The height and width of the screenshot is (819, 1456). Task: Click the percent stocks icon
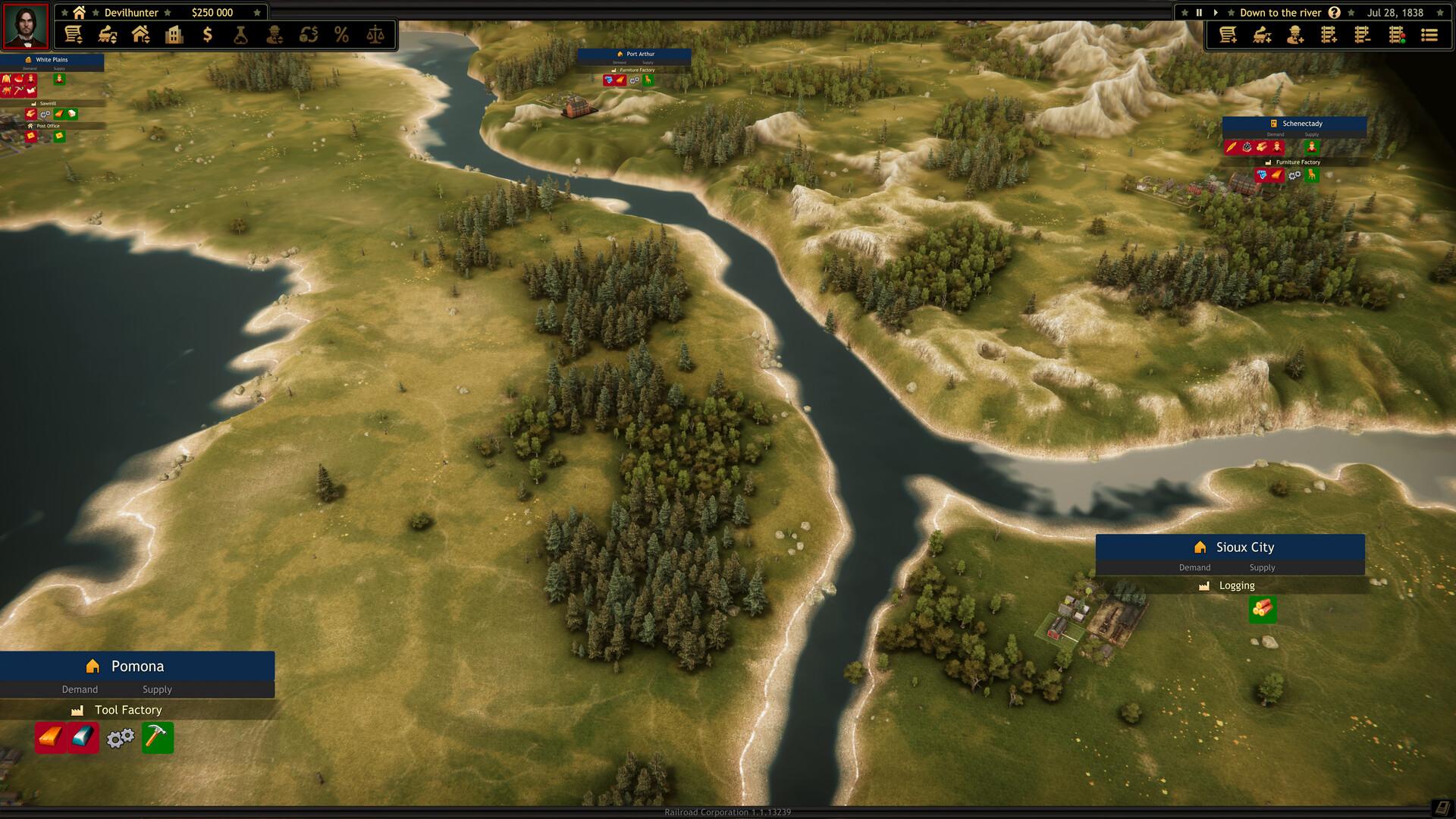(342, 35)
